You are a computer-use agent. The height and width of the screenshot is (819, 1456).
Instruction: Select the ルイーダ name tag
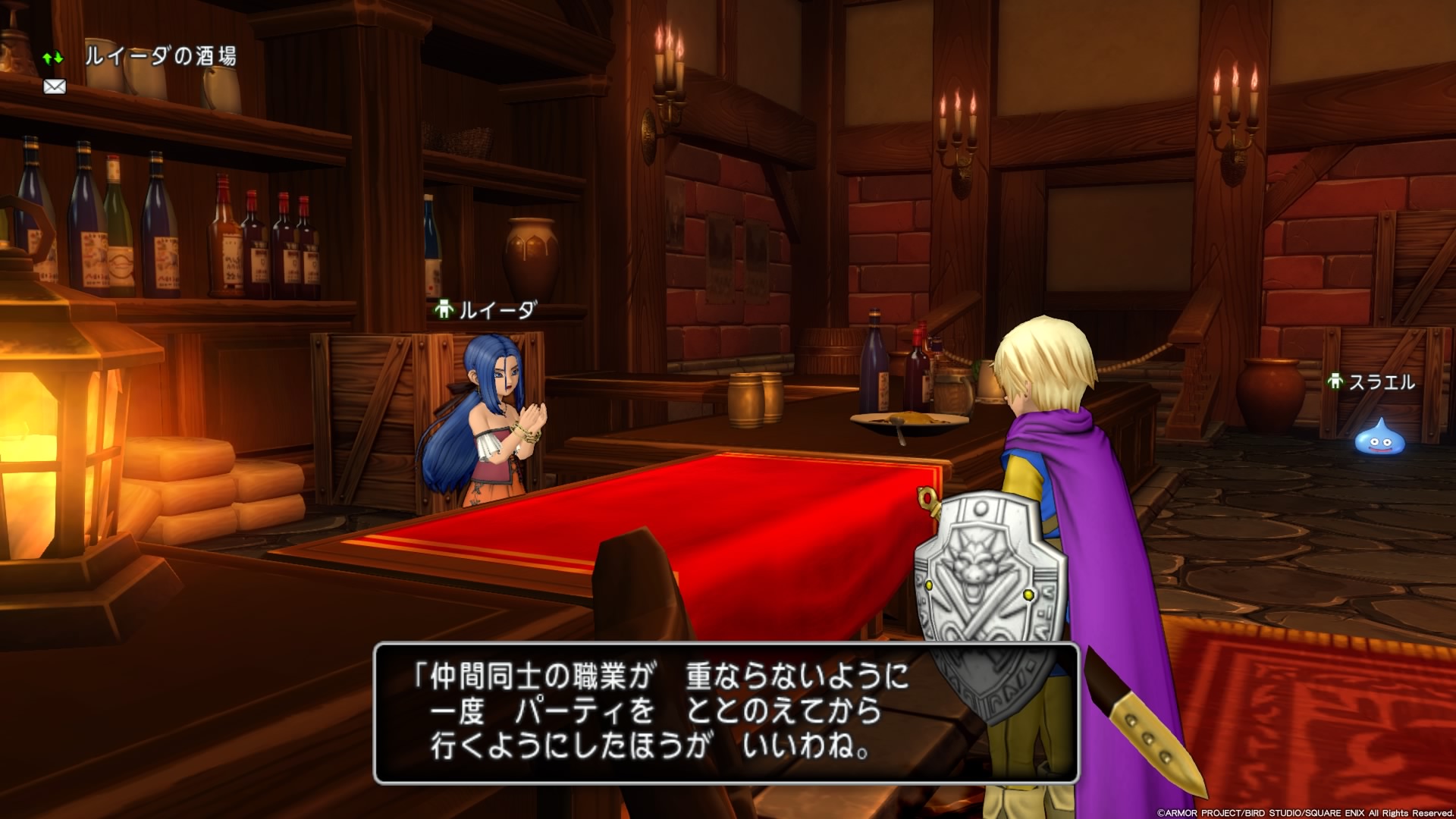pos(487,309)
